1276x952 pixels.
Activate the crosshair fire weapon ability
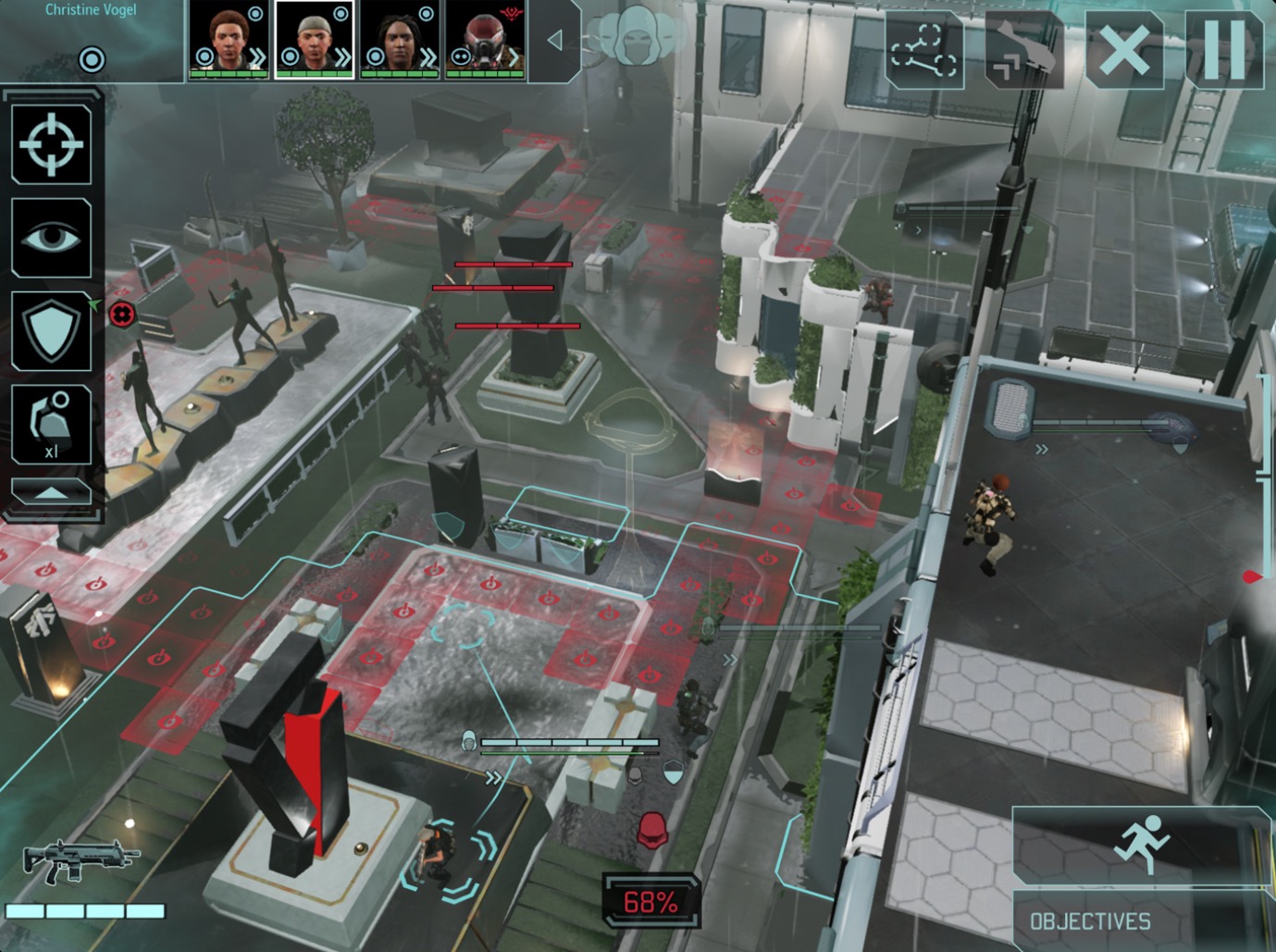point(52,144)
